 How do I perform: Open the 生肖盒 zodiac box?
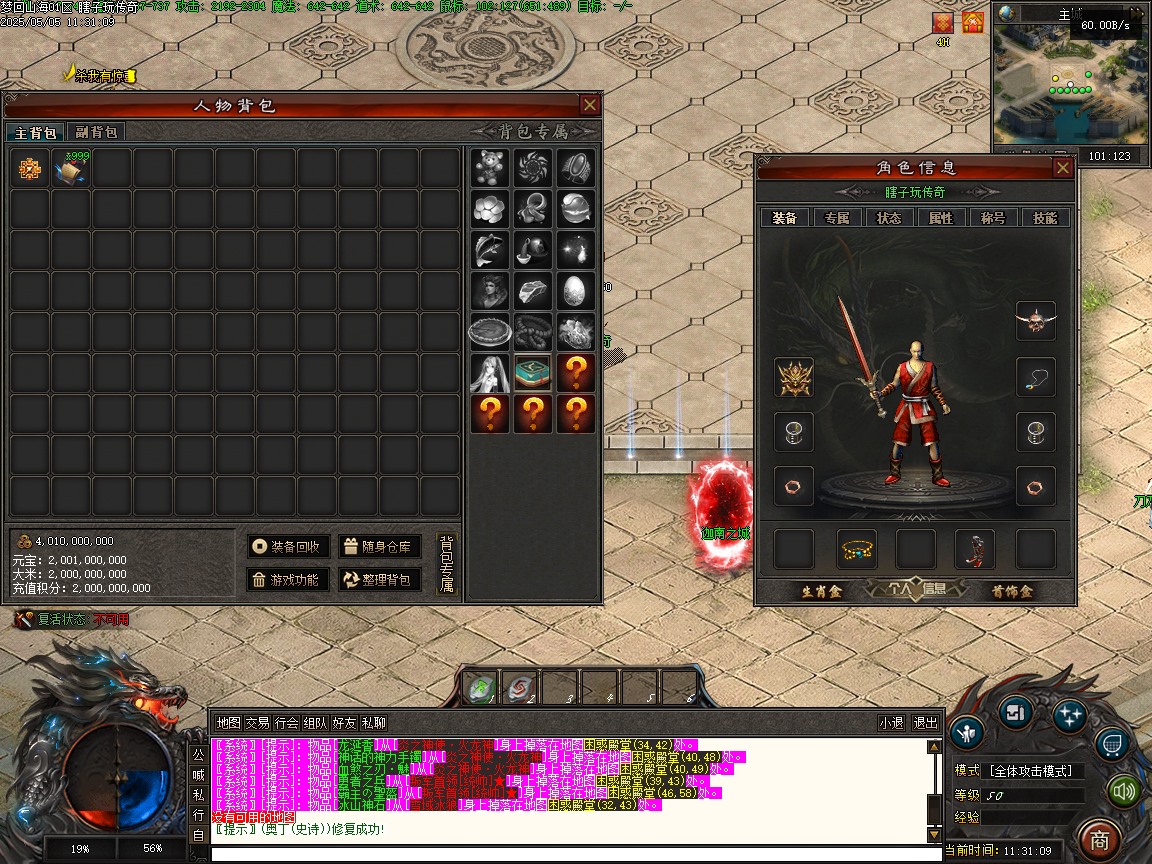822,591
